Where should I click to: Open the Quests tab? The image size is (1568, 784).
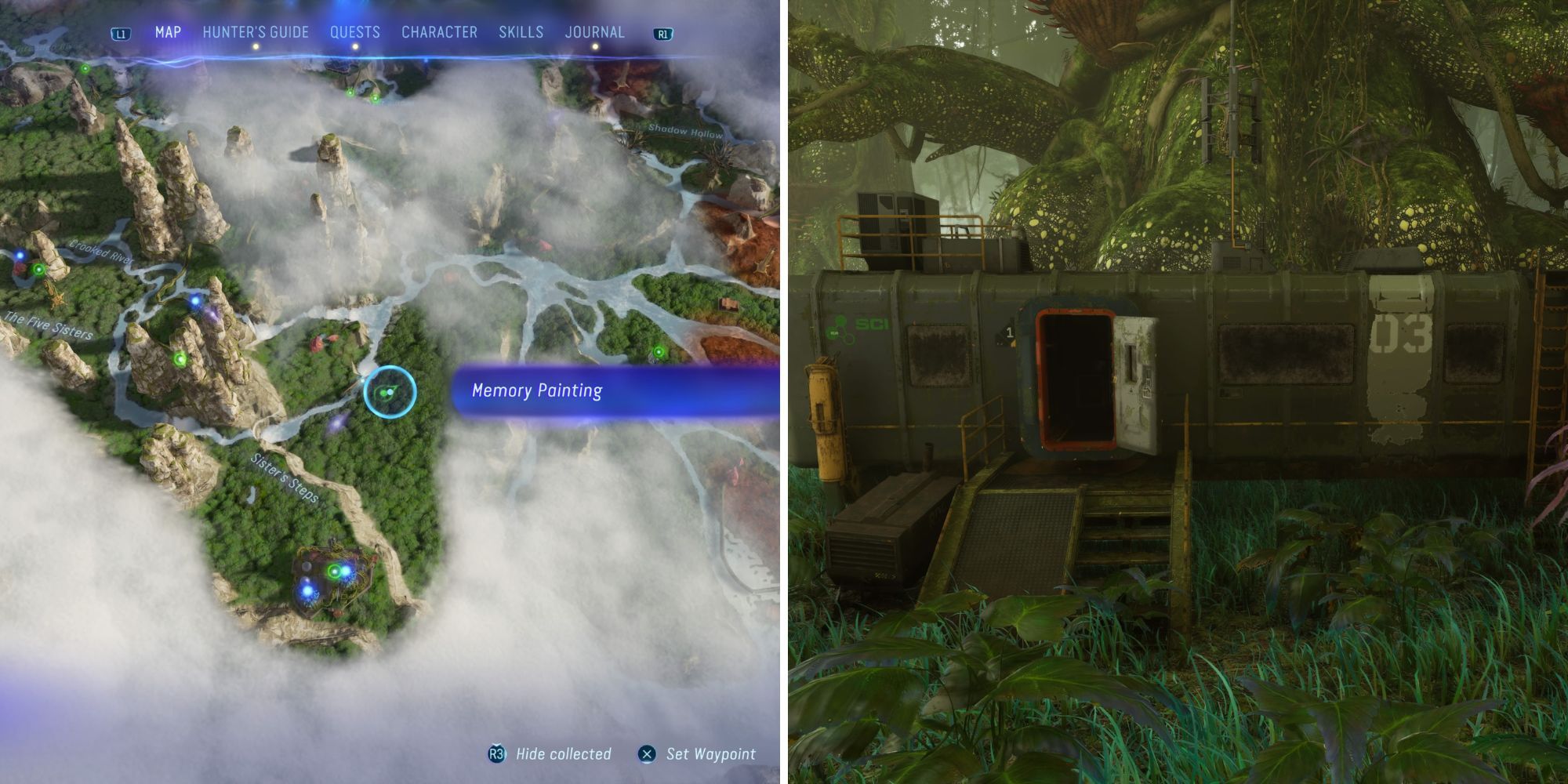tap(355, 32)
